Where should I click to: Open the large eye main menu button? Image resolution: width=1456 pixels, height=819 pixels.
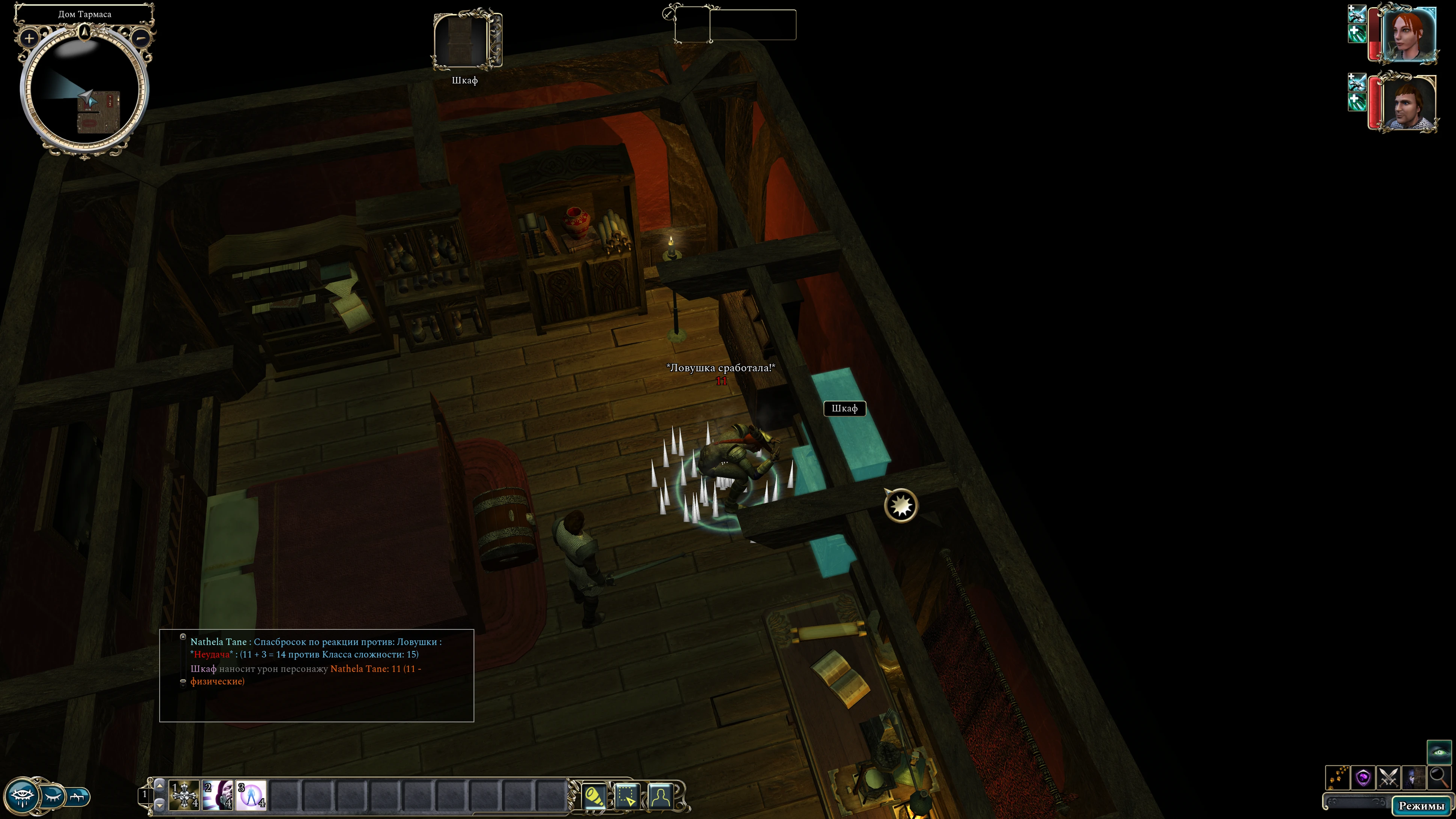21,796
